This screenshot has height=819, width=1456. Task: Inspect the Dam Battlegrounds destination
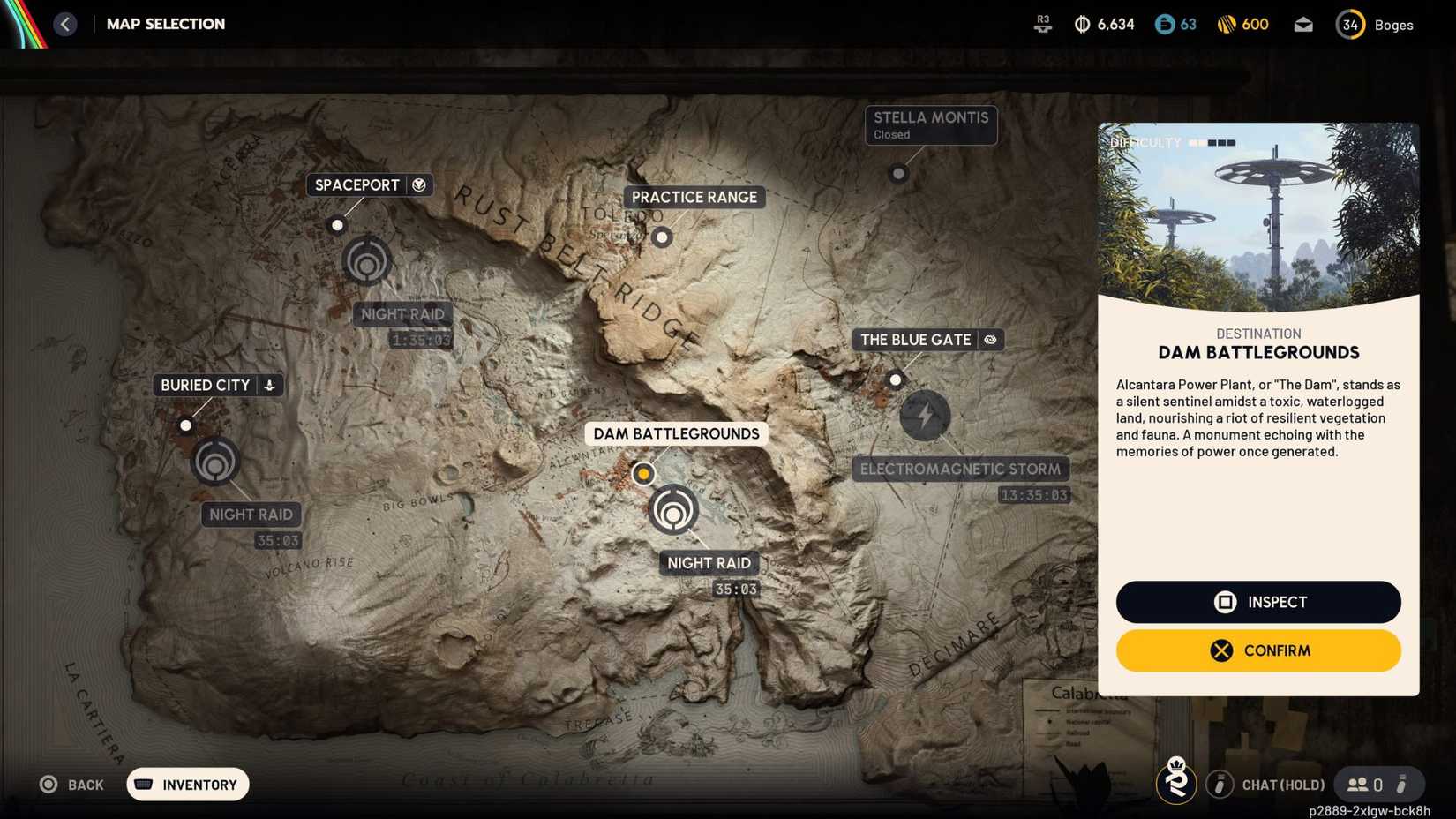pos(1257,602)
